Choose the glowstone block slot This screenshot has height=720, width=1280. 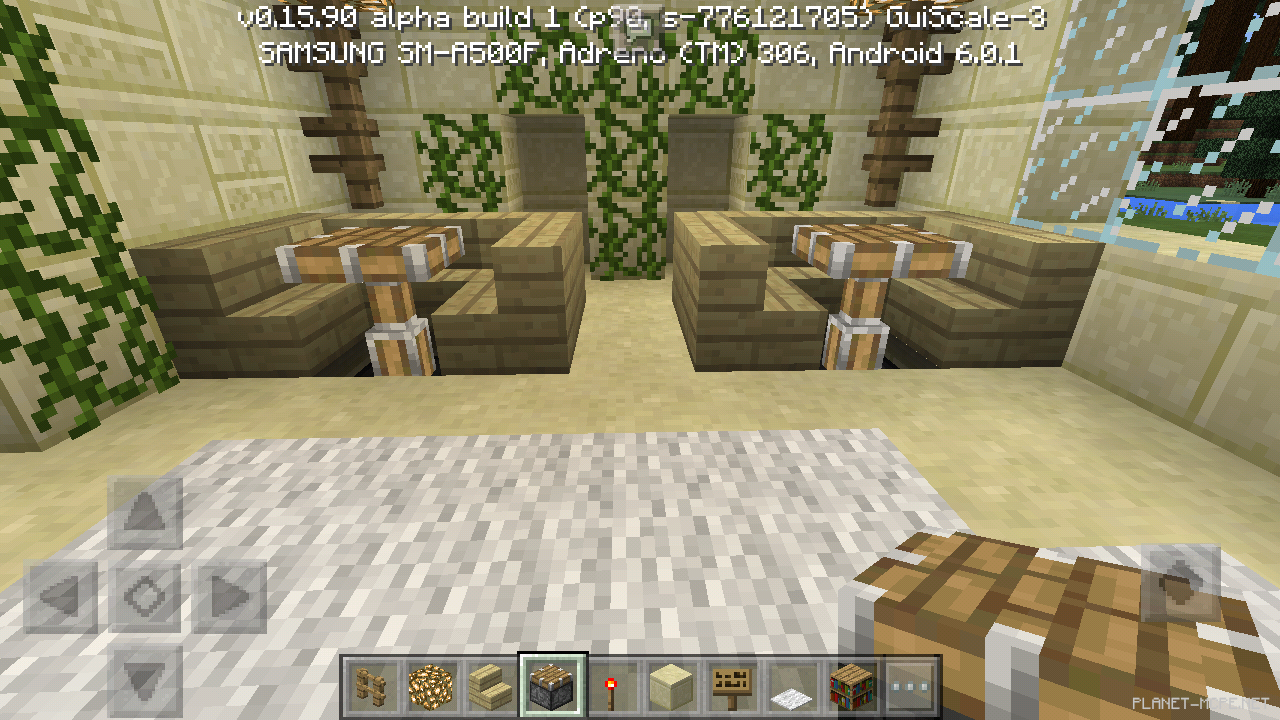(432, 687)
